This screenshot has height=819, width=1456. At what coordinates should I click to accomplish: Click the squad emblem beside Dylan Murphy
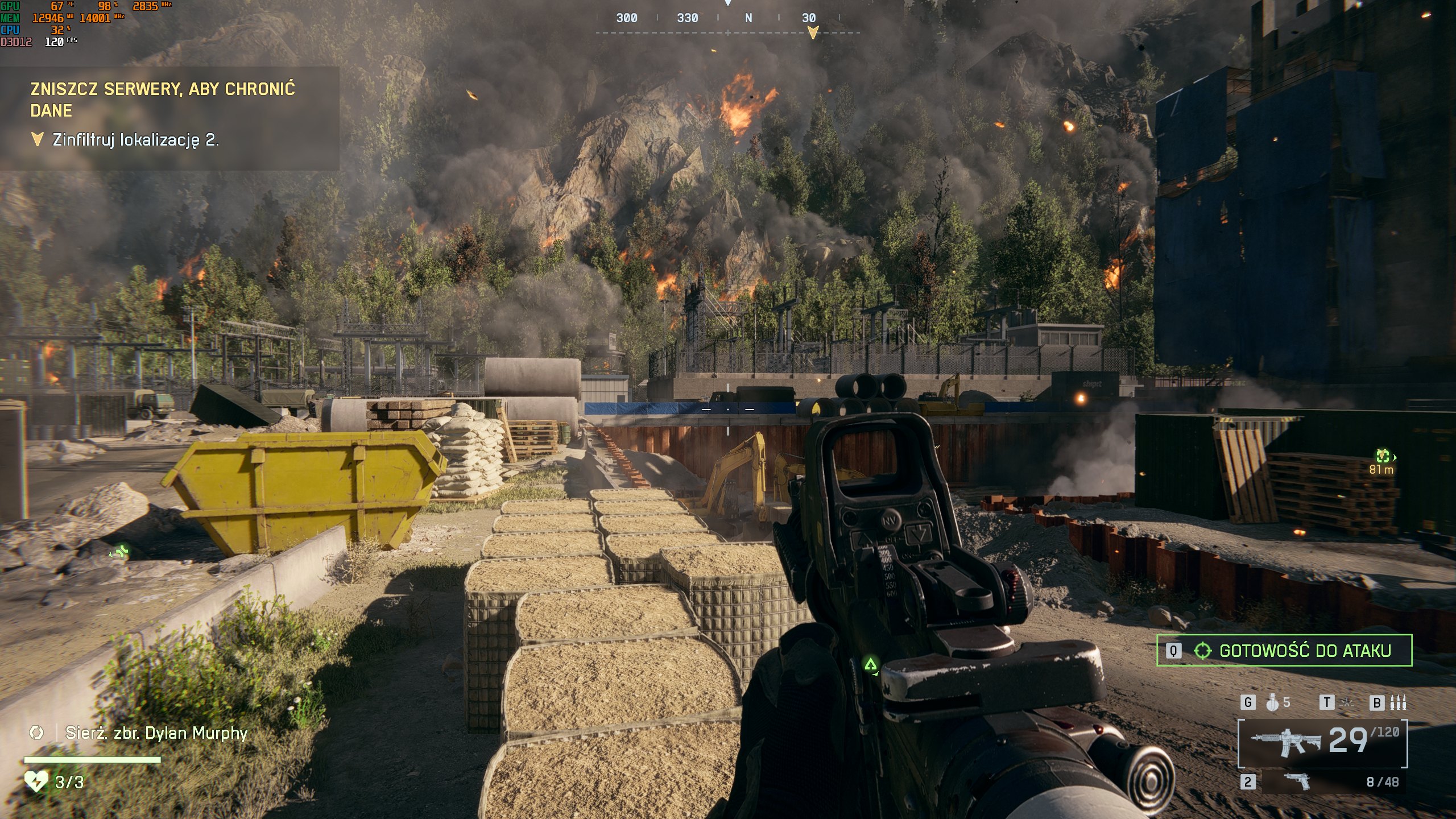[36, 733]
